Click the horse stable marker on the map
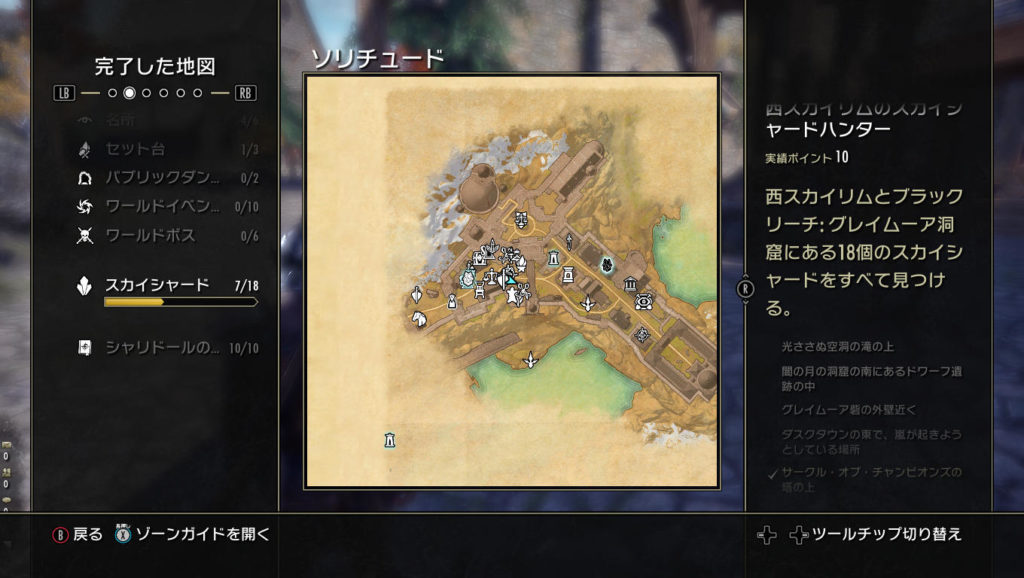Image resolution: width=1024 pixels, height=578 pixels. point(418,317)
